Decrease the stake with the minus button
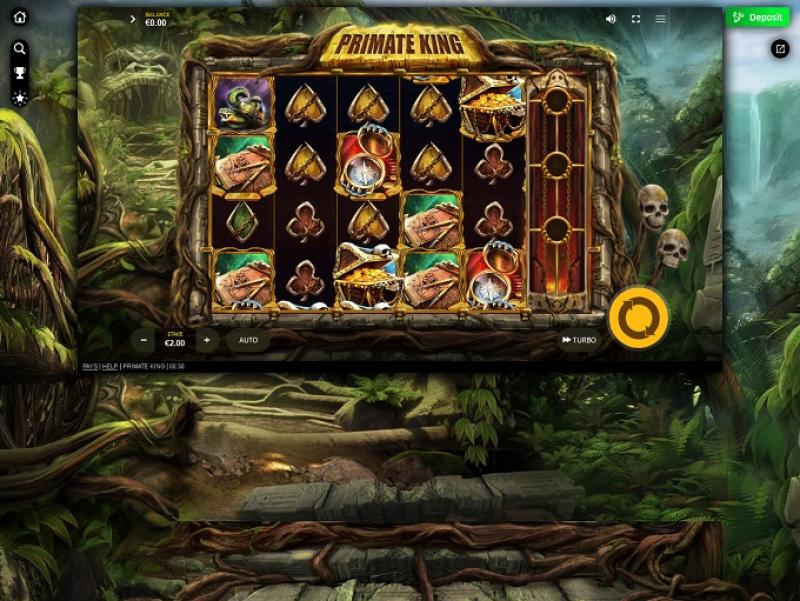The image size is (800, 601). pyautogui.click(x=145, y=340)
